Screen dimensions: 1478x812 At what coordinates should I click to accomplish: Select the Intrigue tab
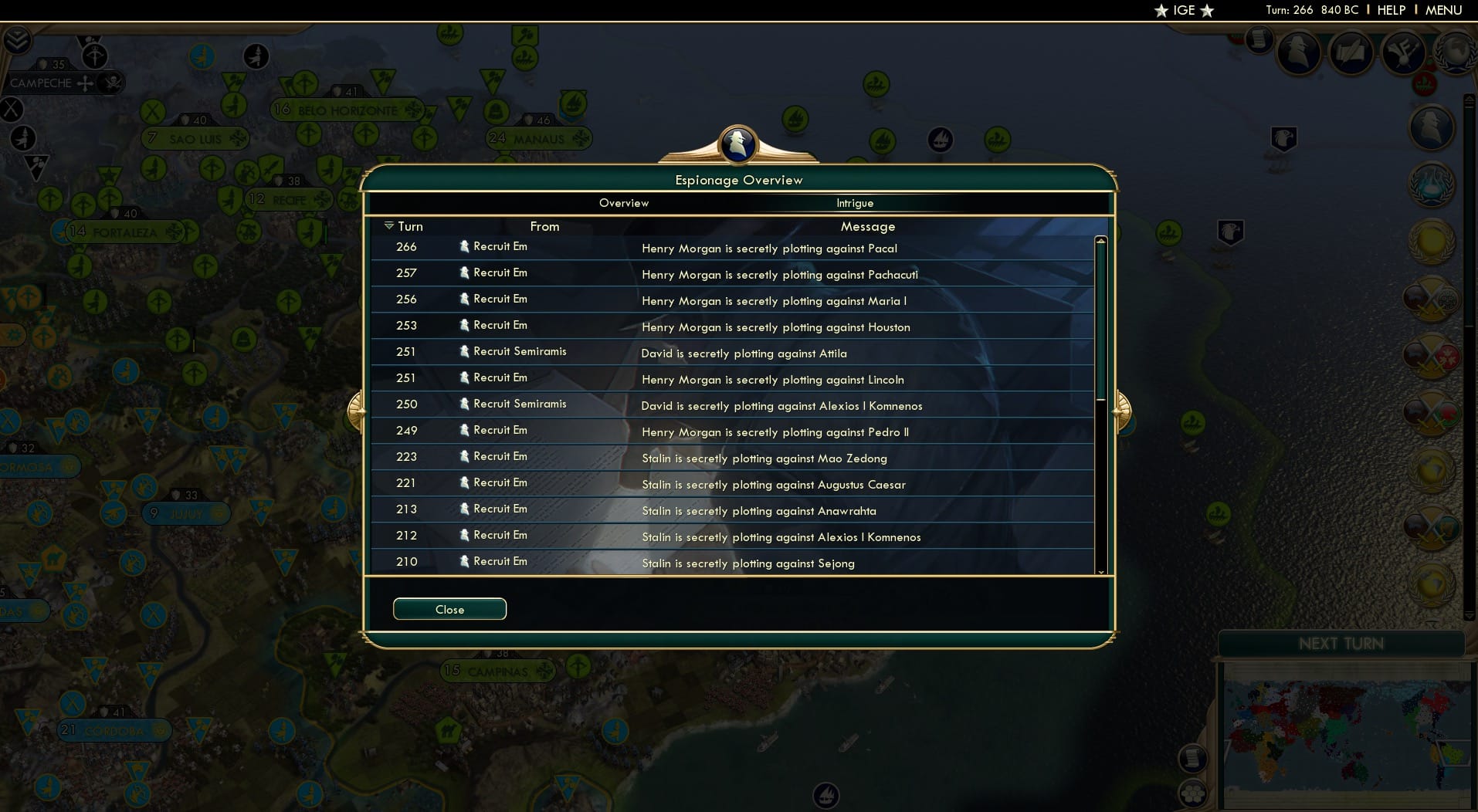[x=855, y=203]
